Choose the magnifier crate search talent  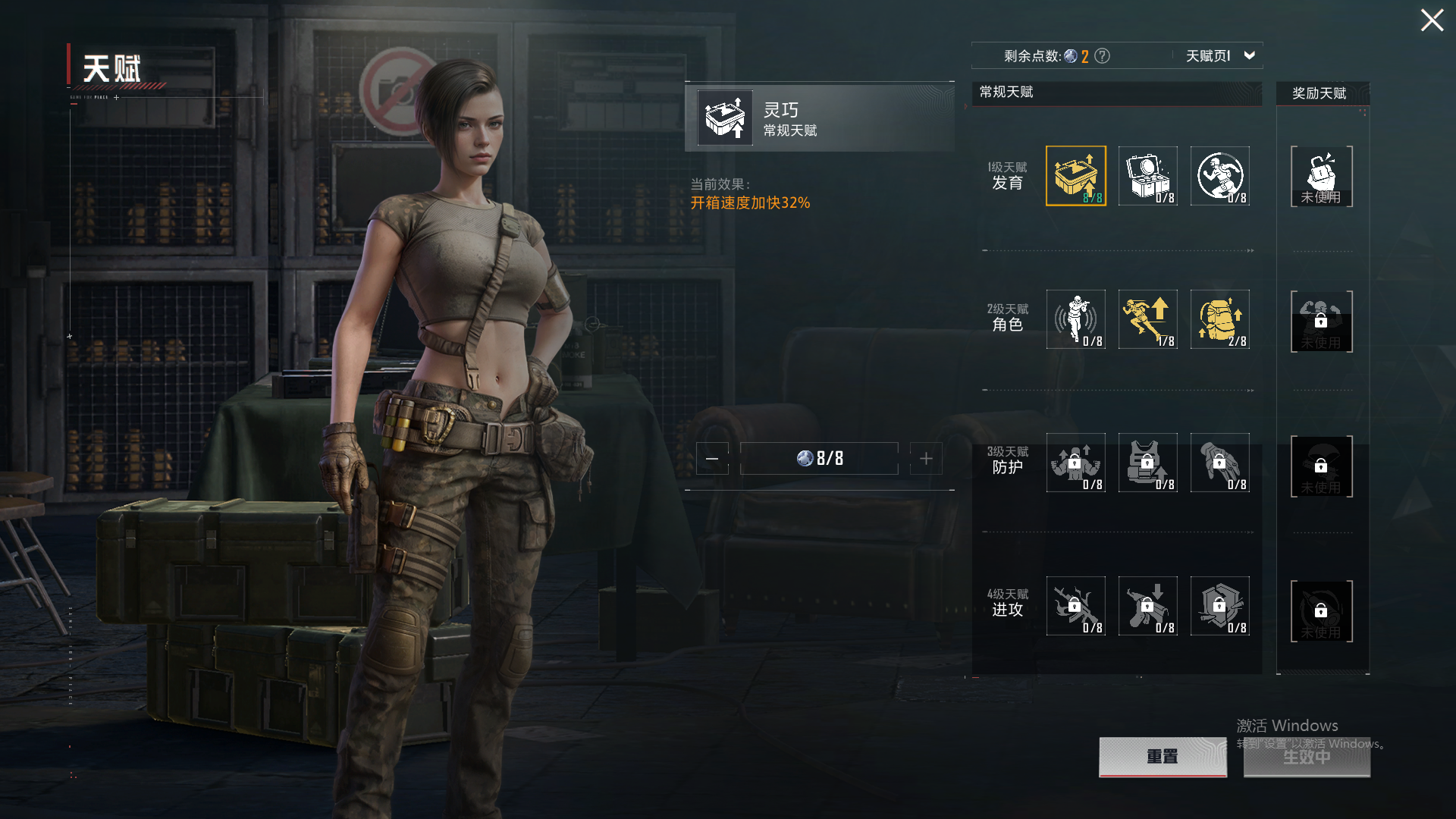click(x=1147, y=176)
